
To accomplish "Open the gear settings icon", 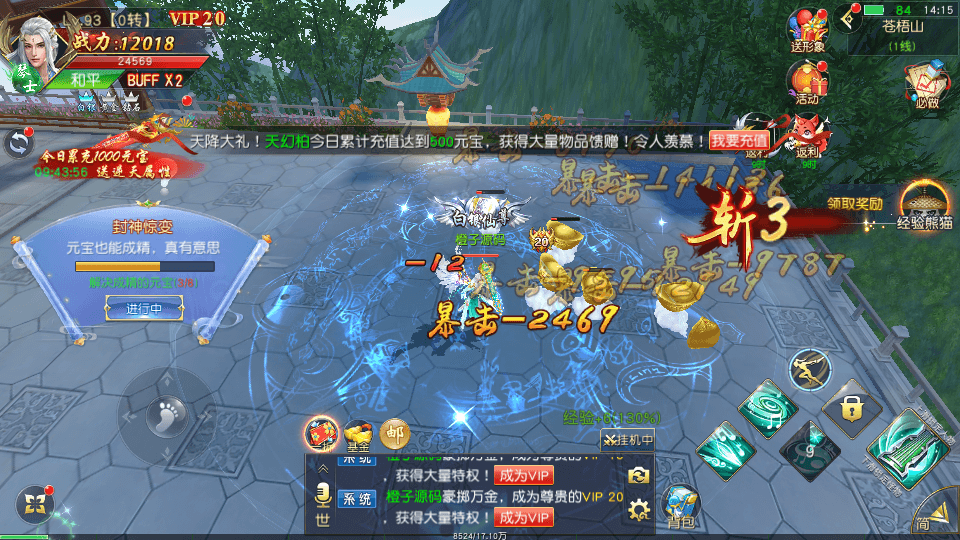I will click(x=639, y=511).
